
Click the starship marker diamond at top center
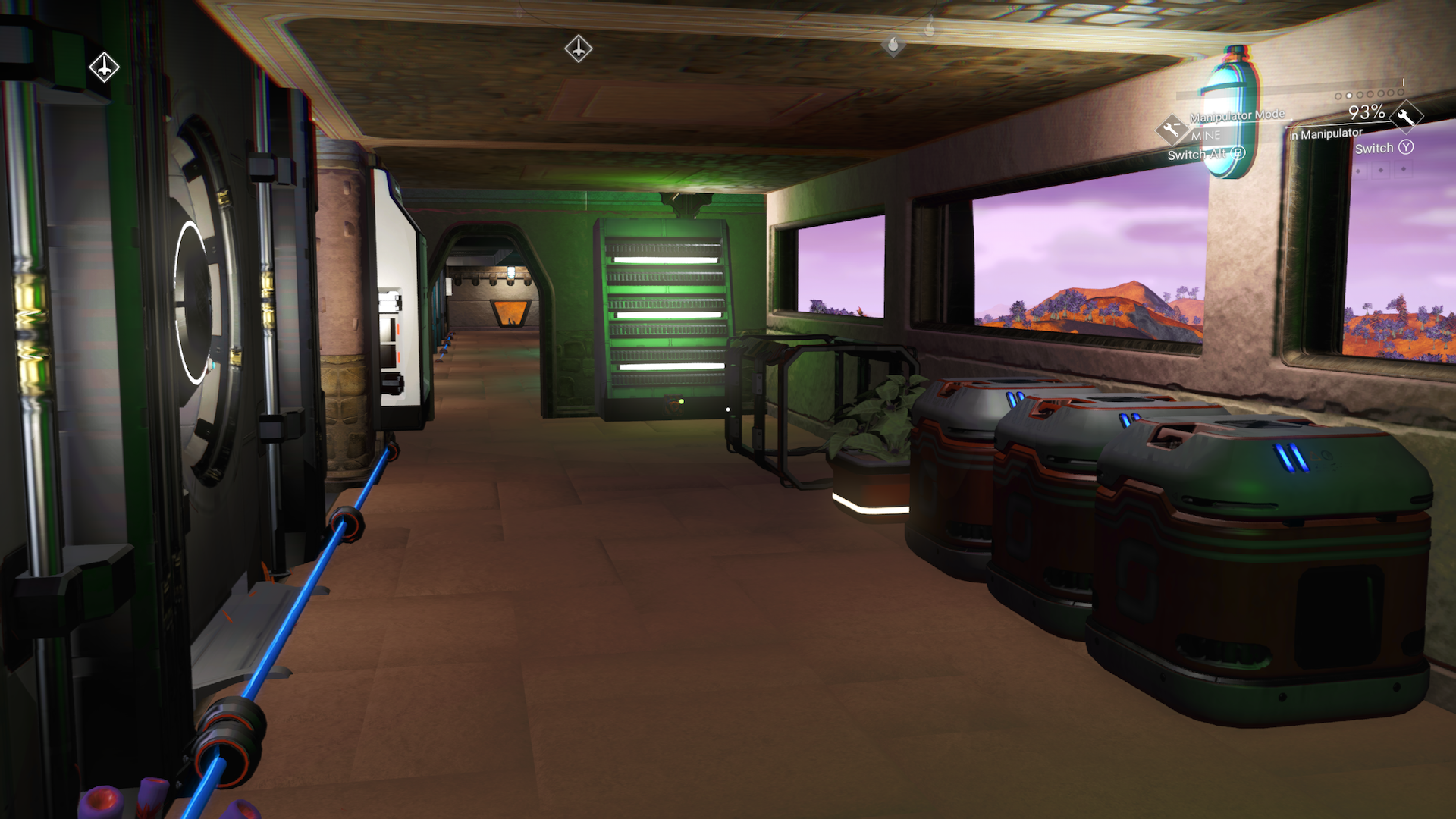pos(579,47)
